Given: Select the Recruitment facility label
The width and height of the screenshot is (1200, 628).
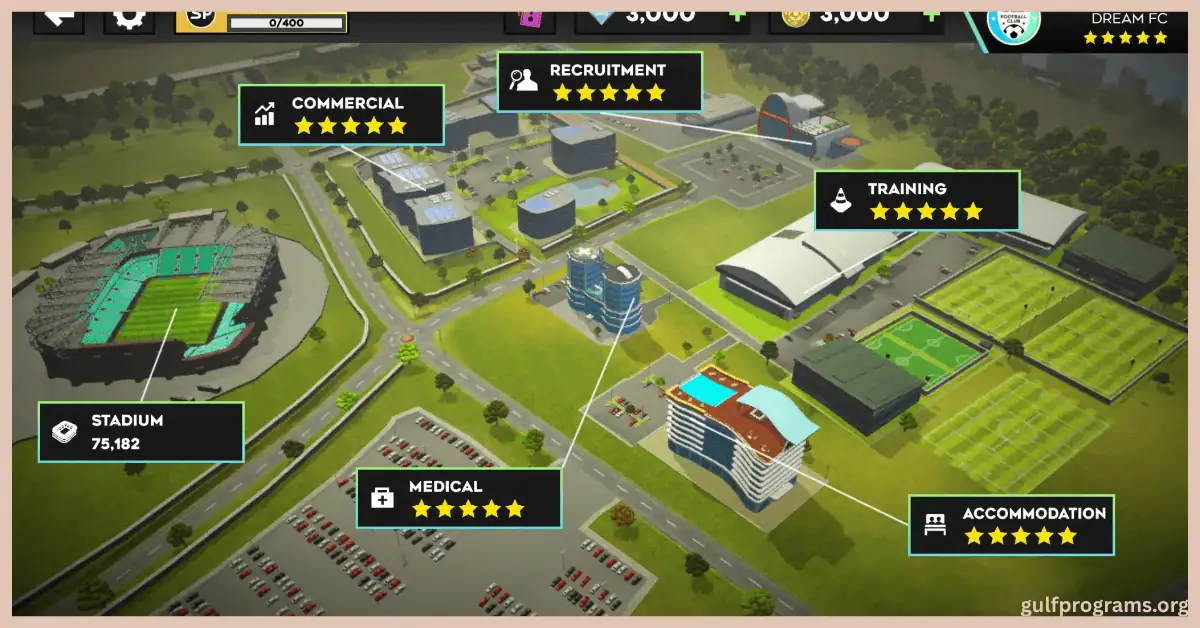Looking at the screenshot, I should [x=599, y=82].
